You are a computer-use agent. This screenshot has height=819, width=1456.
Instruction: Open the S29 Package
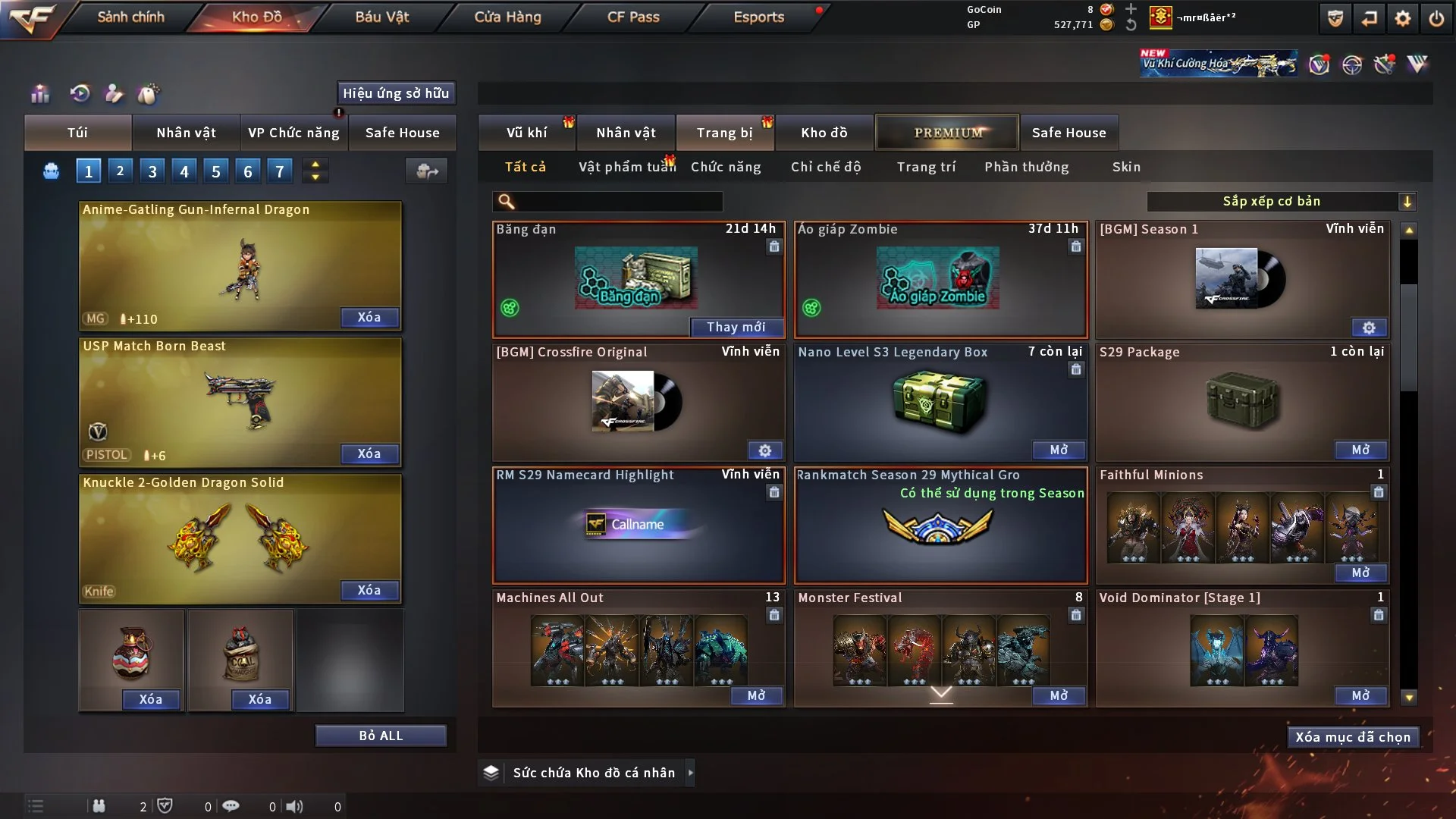point(1360,450)
